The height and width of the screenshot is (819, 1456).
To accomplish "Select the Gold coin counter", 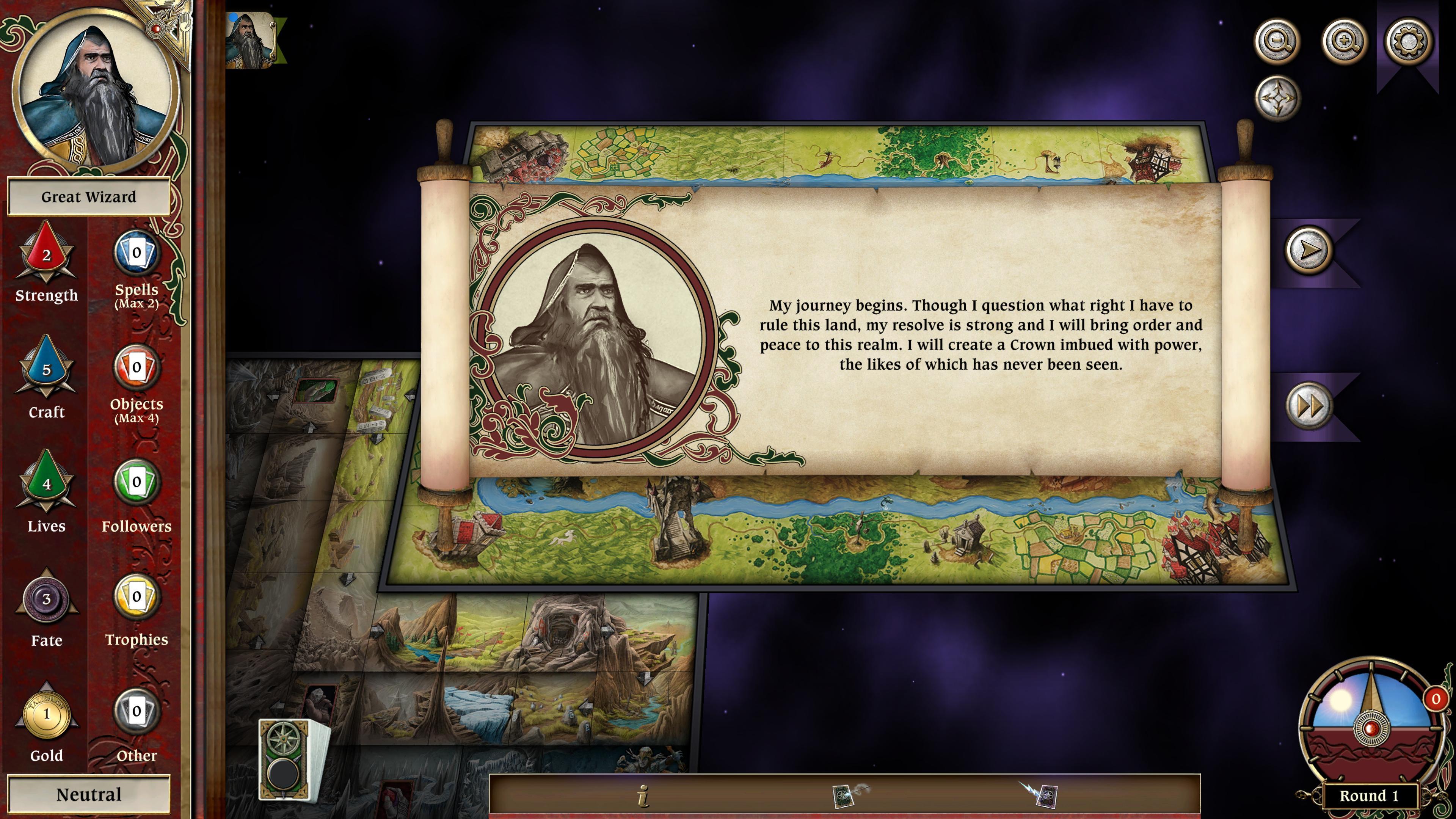I will [46, 714].
